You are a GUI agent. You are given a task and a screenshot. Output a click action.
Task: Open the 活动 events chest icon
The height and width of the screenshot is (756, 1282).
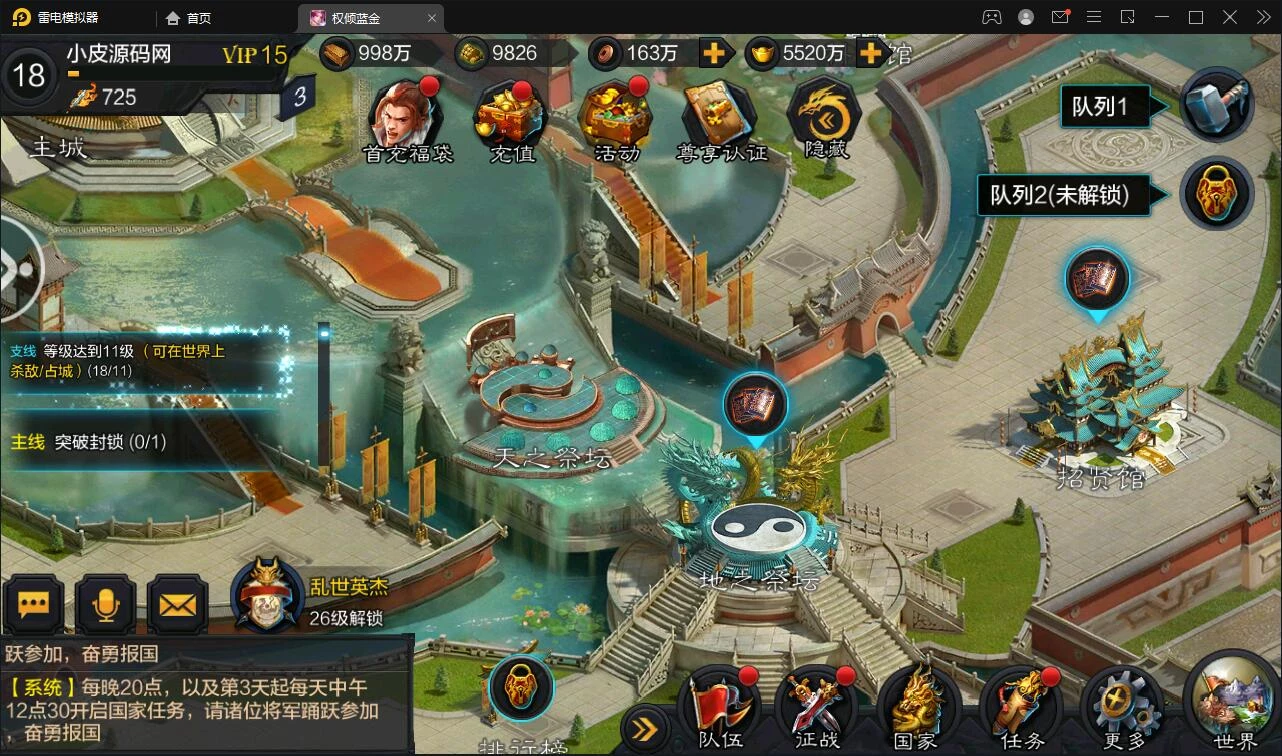615,117
